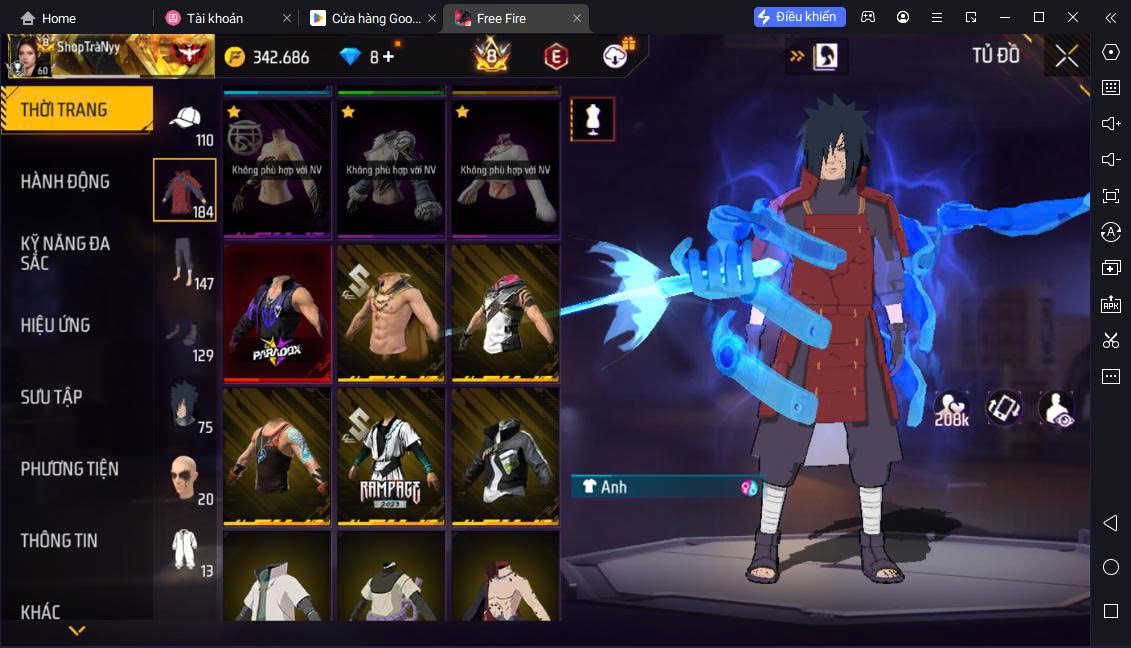Screen dimensions: 1131x648
Task: Open the Điều khiển control panel
Action: [800, 17]
